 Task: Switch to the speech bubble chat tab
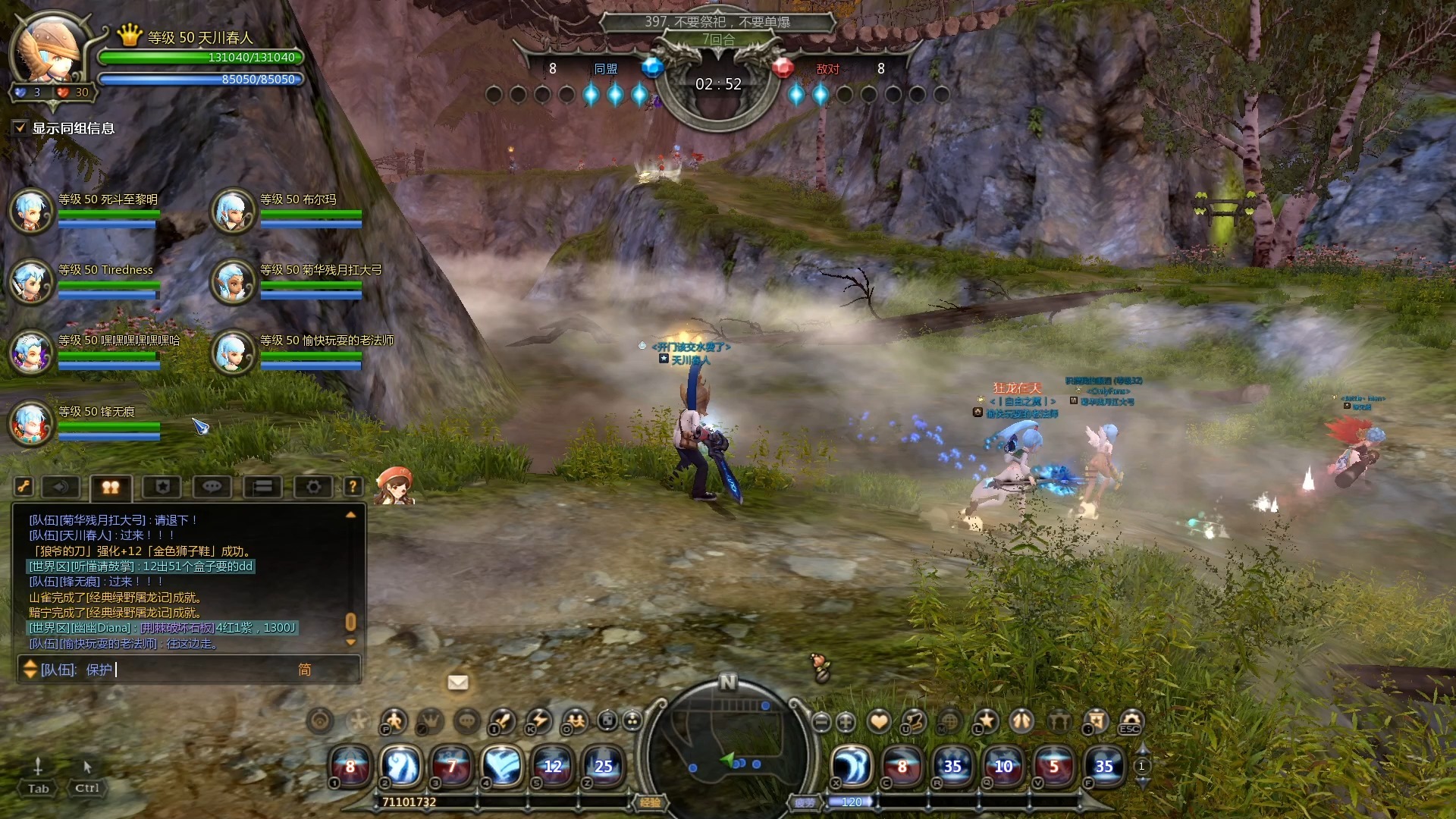pyautogui.click(x=212, y=487)
